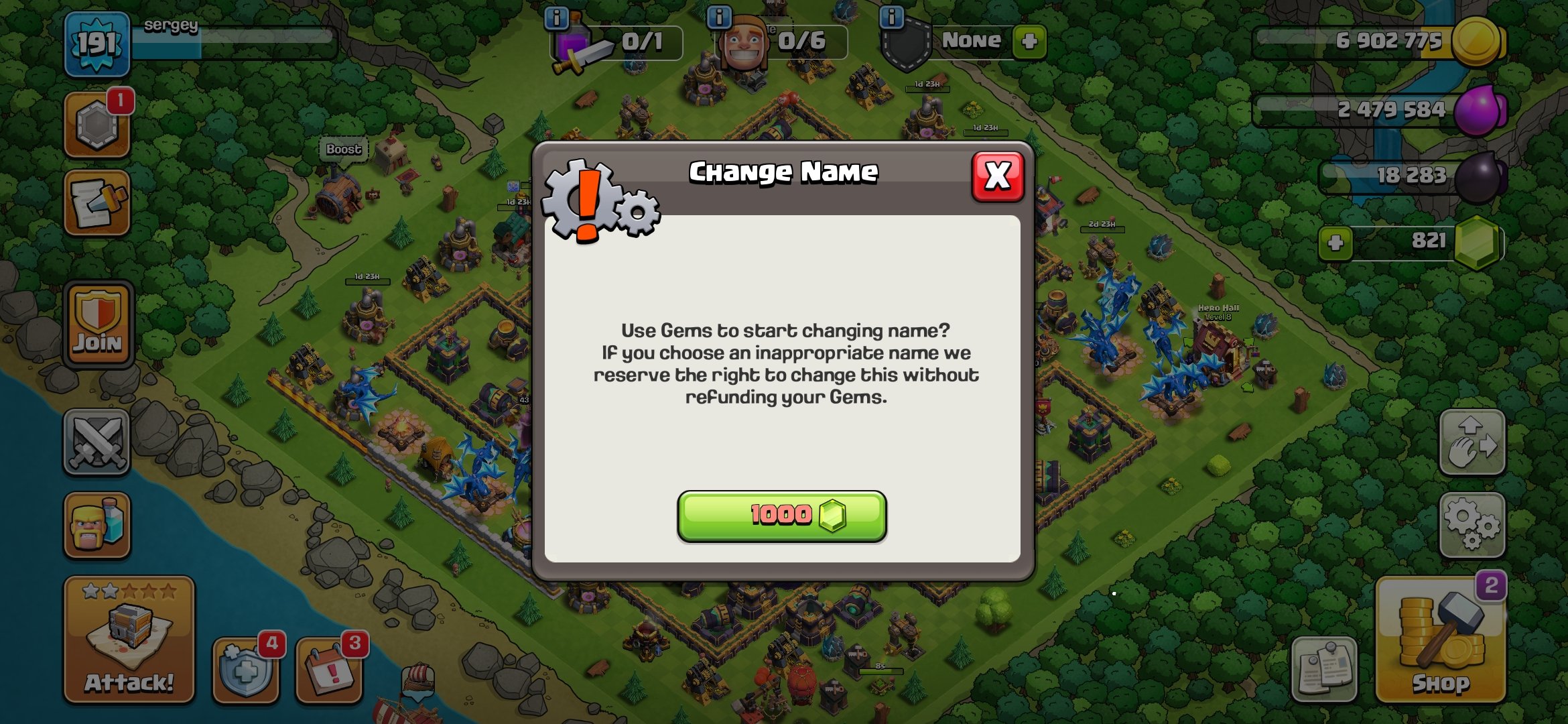Confirm name change for 1000 Gems

point(781,514)
